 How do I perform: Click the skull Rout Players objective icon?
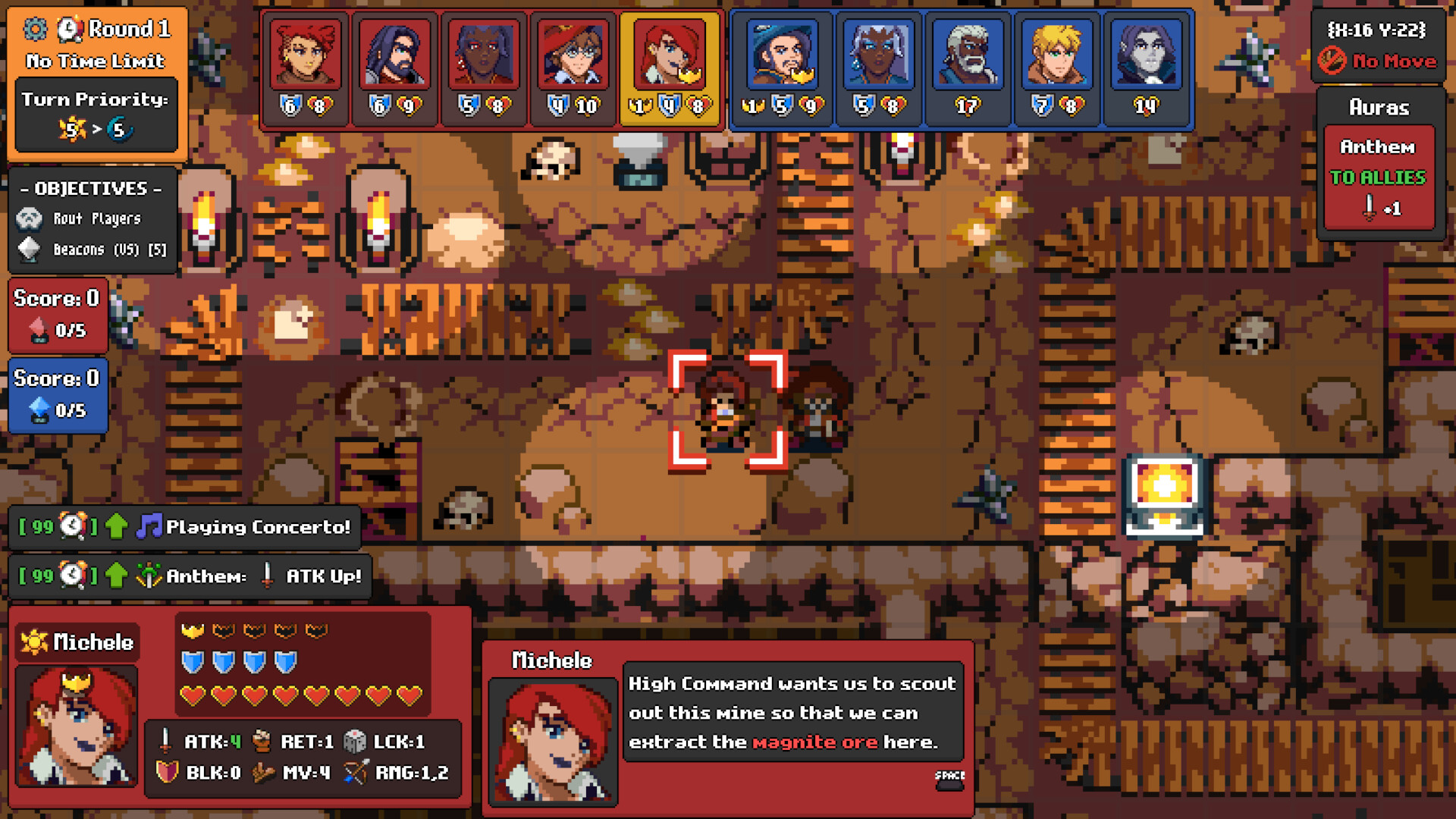pos(29,218)
